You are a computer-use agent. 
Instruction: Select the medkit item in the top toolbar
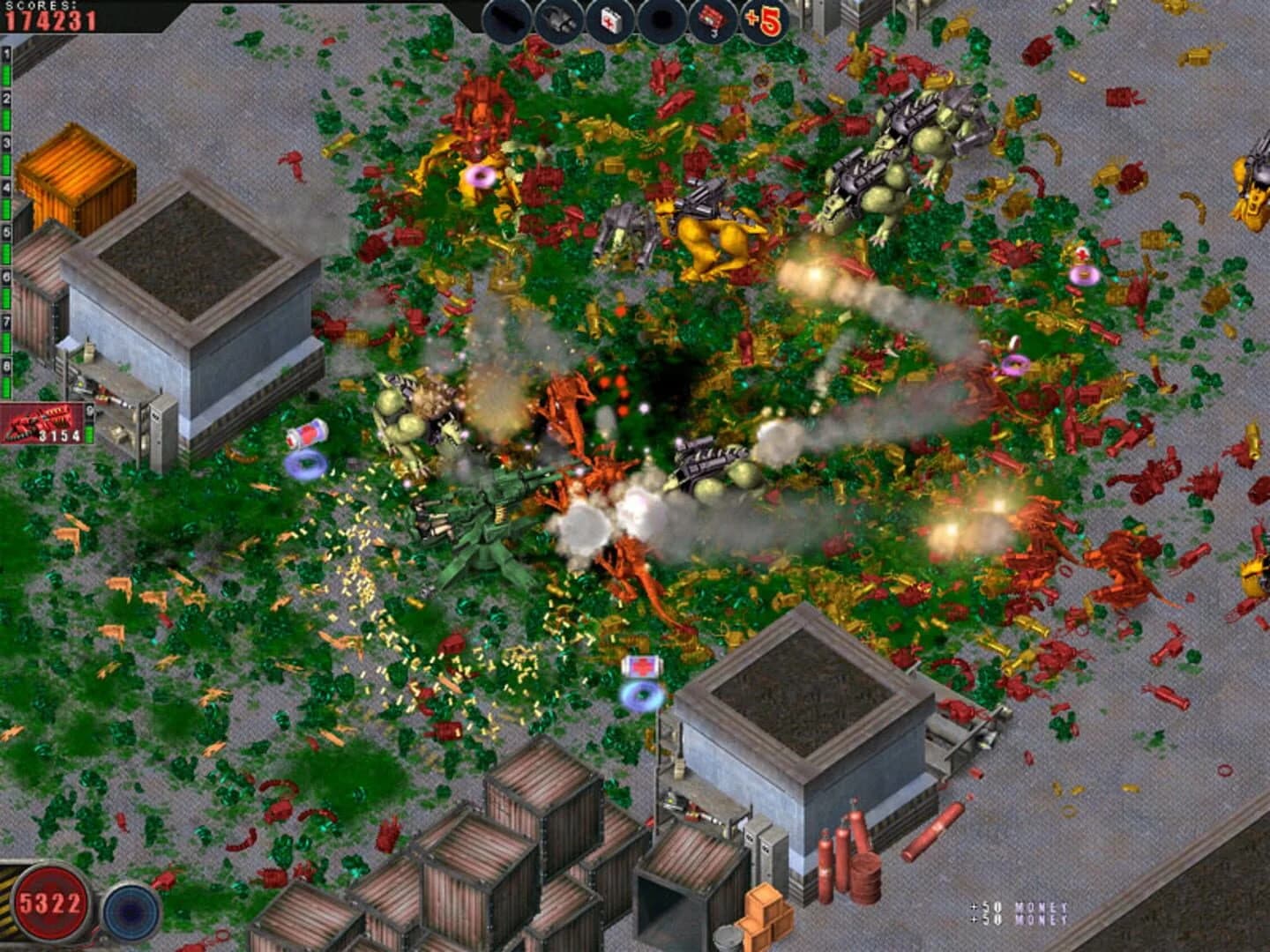pos(609,16)
